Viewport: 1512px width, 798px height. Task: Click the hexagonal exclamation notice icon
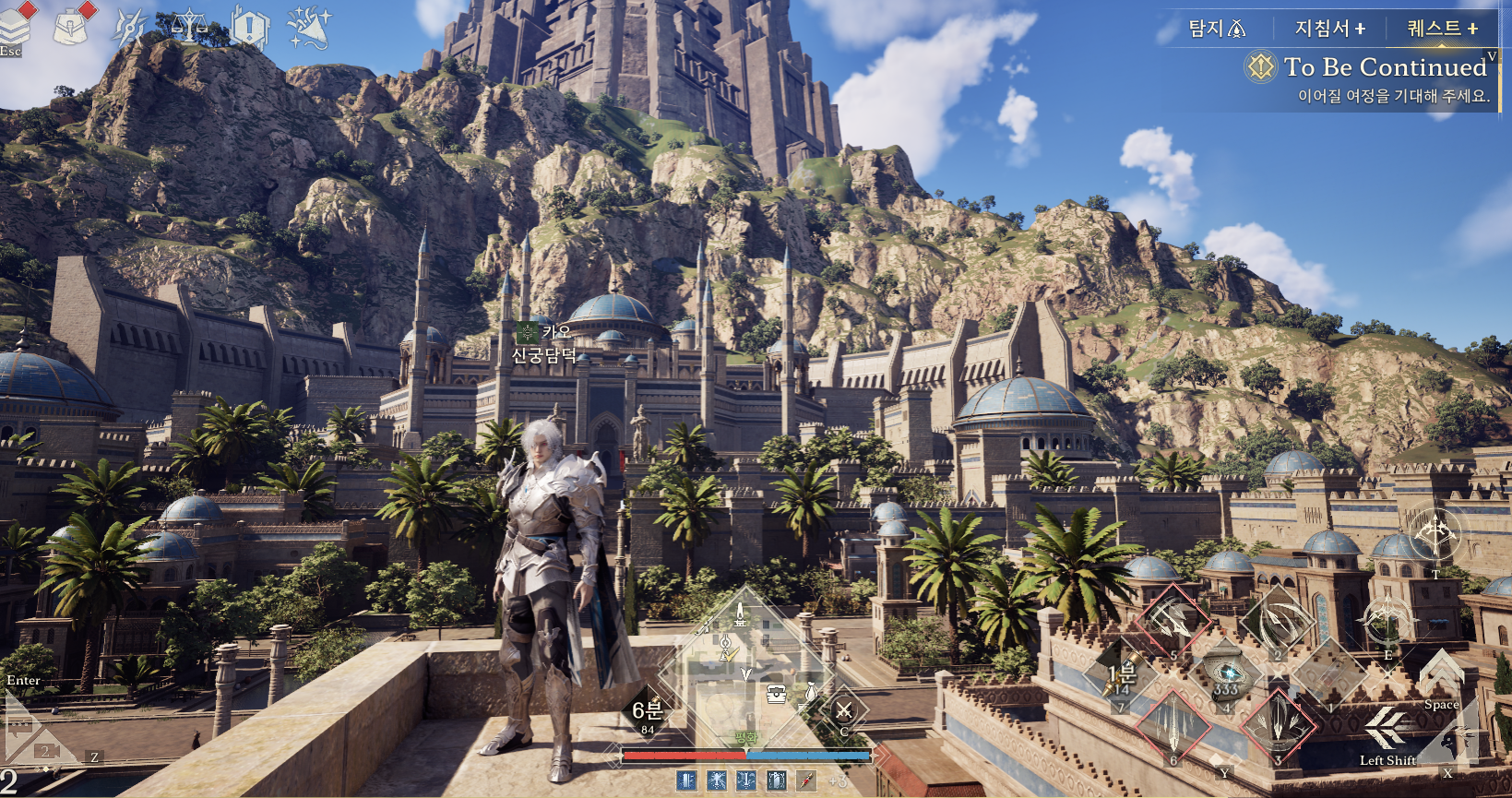coord(249,27)
